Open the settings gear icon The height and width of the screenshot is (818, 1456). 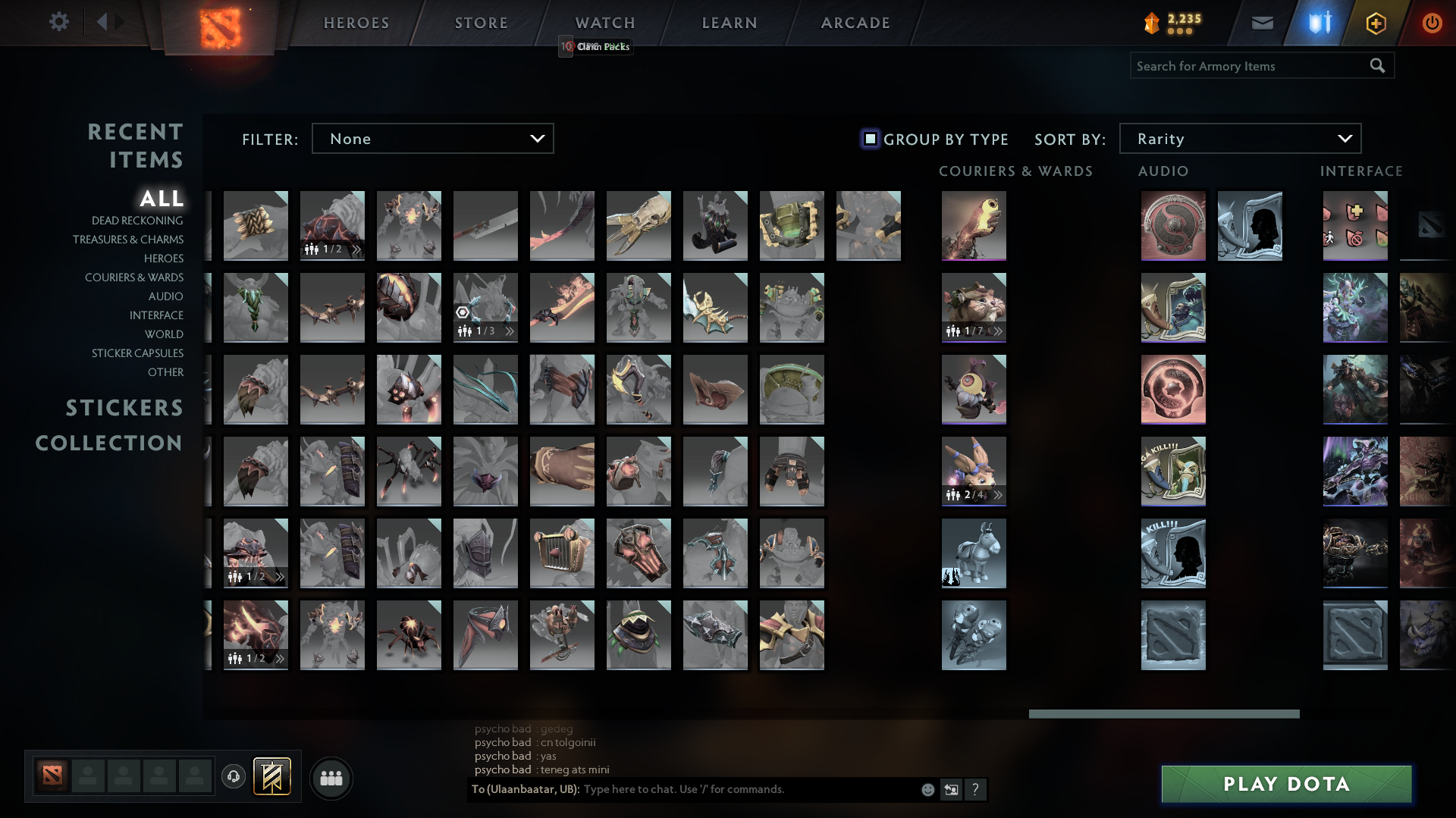pyautogui.click(x=59, y=21)
